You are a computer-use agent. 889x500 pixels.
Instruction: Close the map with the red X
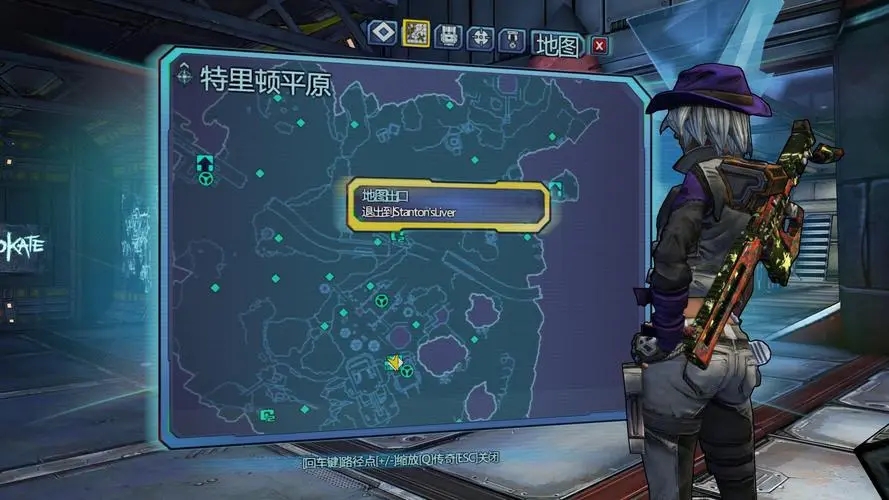tap(598, 45)
